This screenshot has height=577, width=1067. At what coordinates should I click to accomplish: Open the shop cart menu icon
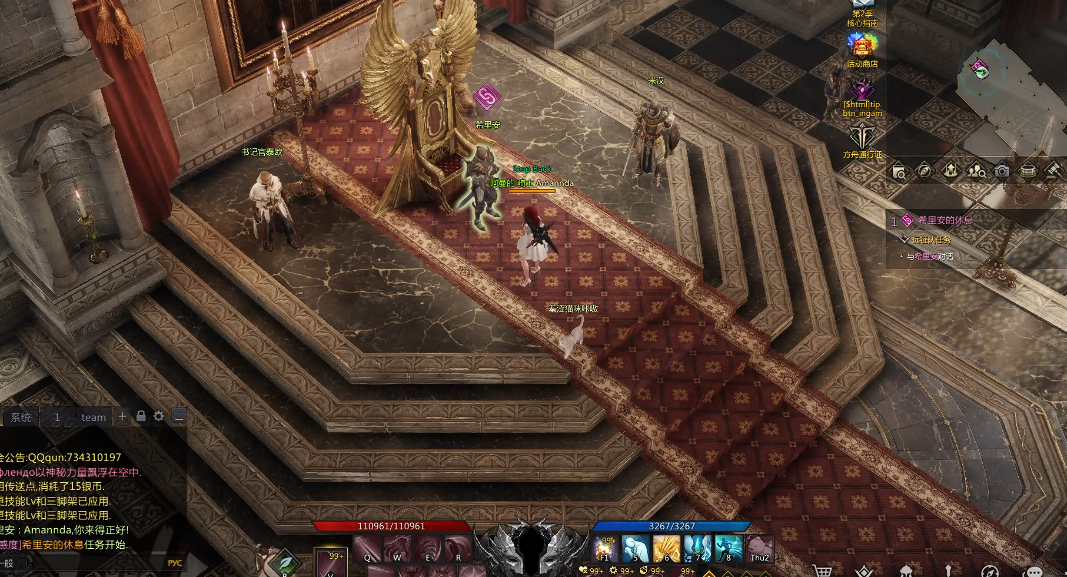(x=823, y=571)
